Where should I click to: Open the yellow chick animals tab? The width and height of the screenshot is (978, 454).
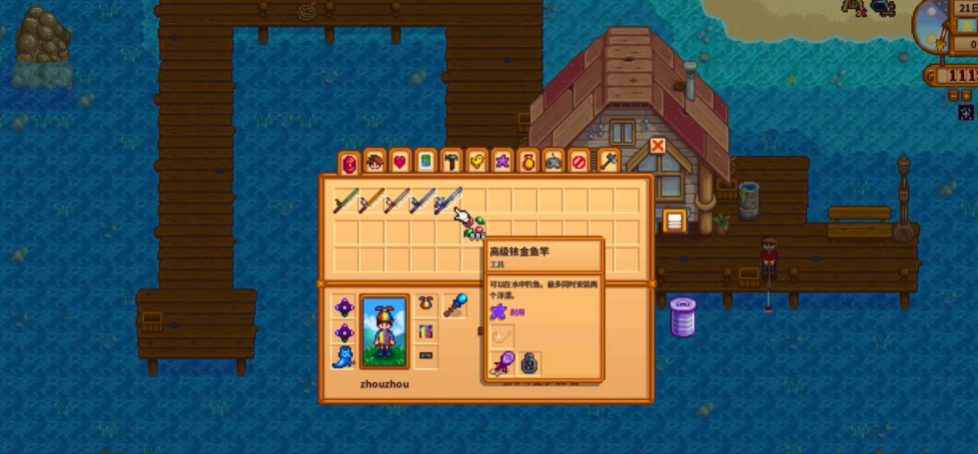click(x=477, y=161)
